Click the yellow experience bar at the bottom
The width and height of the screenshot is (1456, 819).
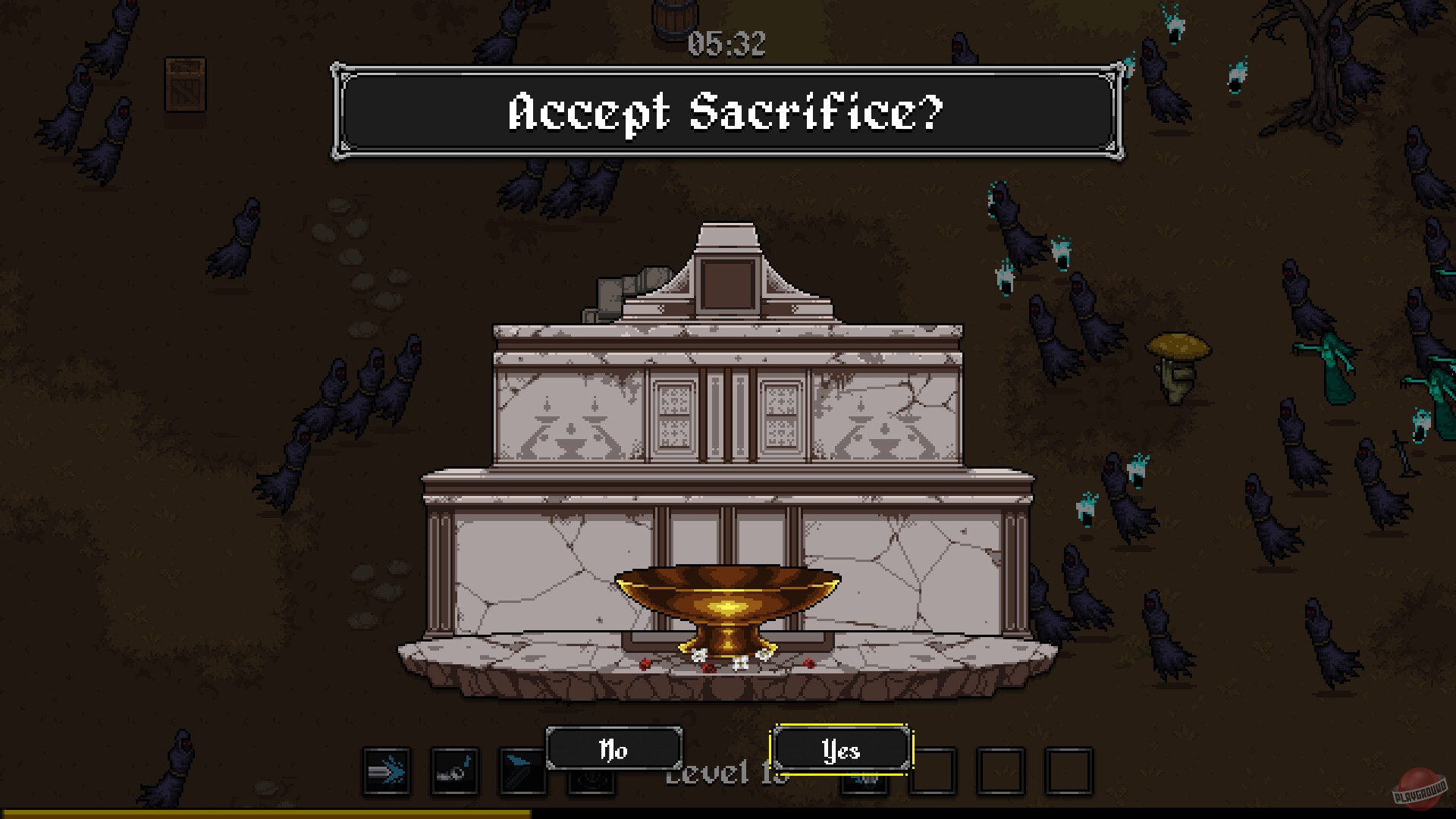[265, 814]
